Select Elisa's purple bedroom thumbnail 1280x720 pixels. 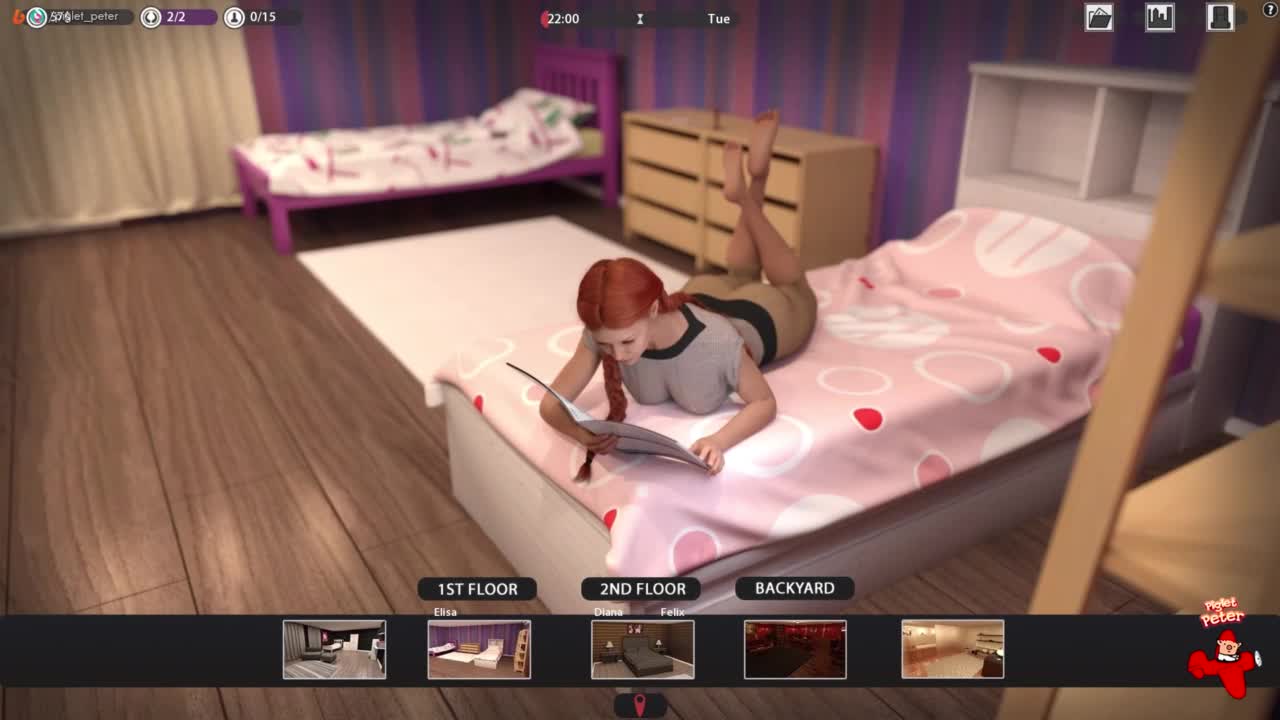[479, 649]
